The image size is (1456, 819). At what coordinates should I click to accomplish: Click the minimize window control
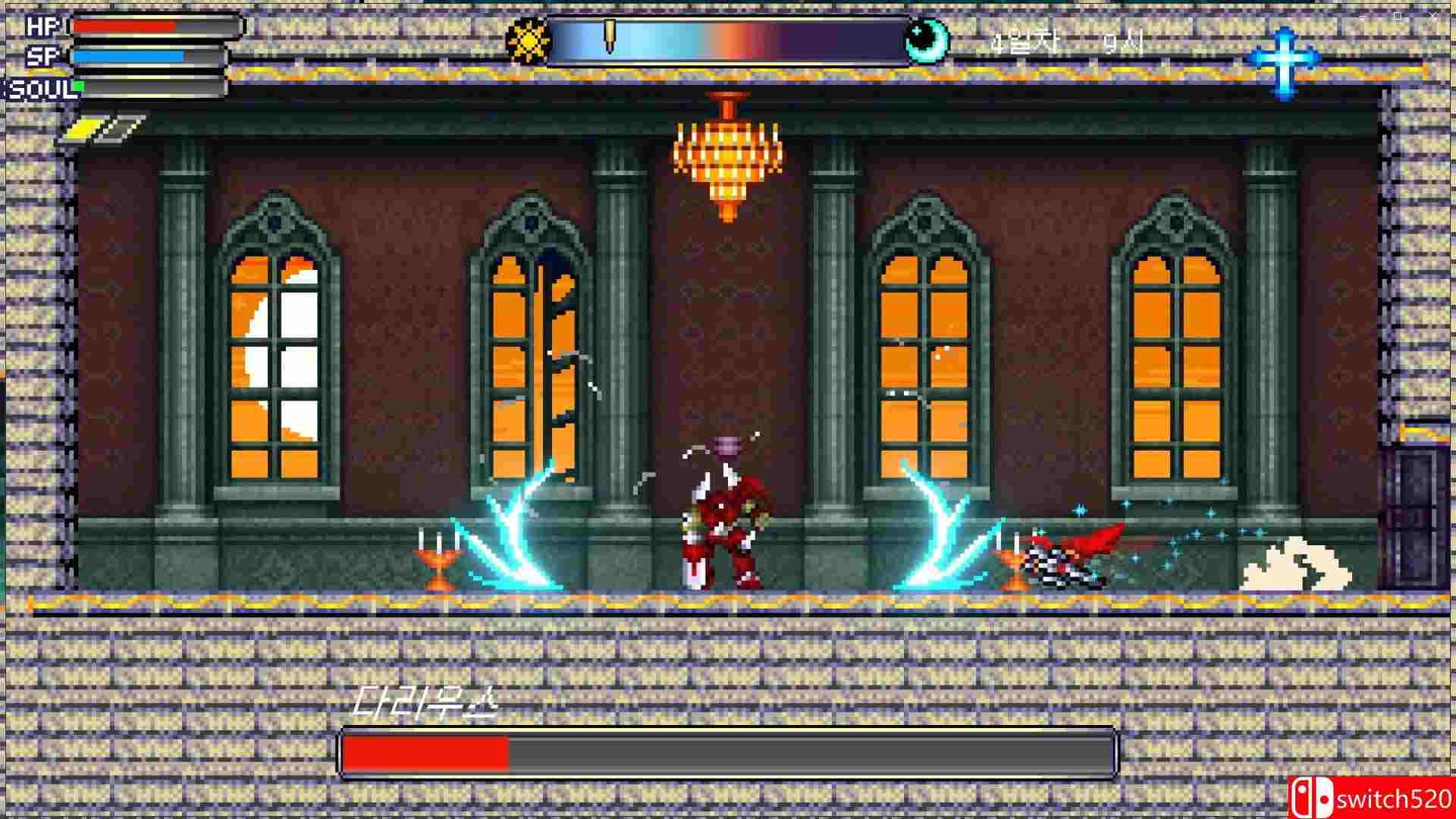[x=1363, y=16]
